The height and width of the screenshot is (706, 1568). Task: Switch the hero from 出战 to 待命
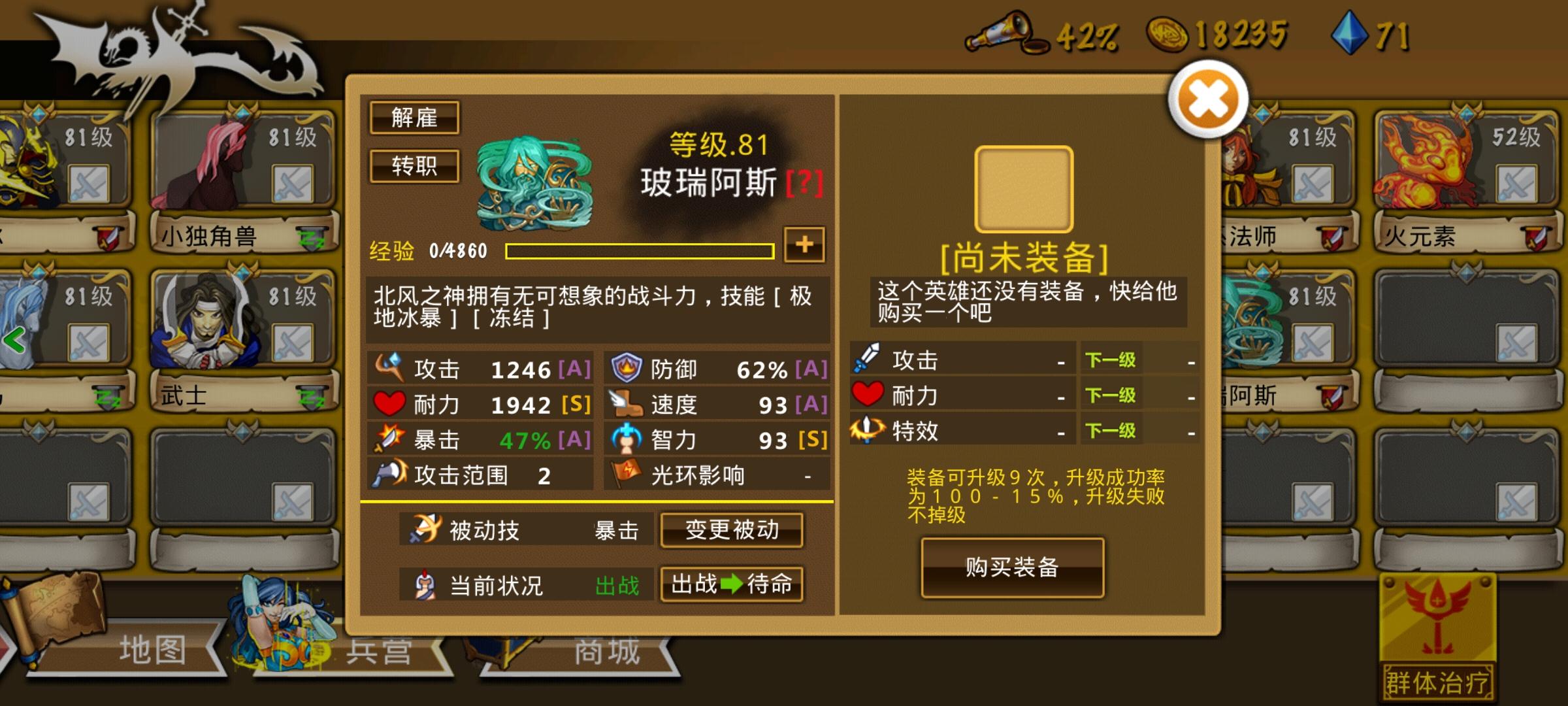coord(732,586)
